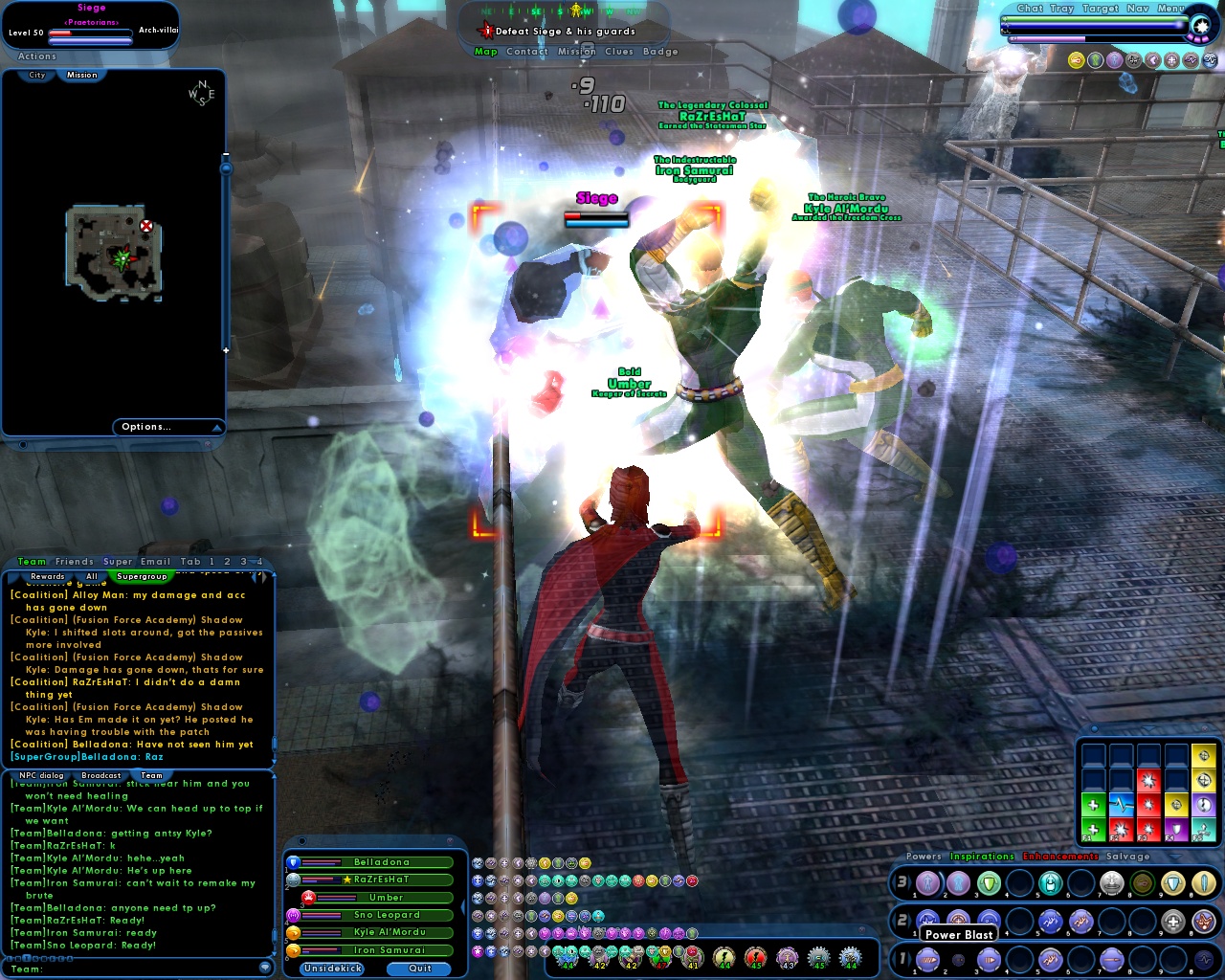Activate the first power in tray 1
Viewport: 1225px width, 980px height.
[x=927, y=960]
